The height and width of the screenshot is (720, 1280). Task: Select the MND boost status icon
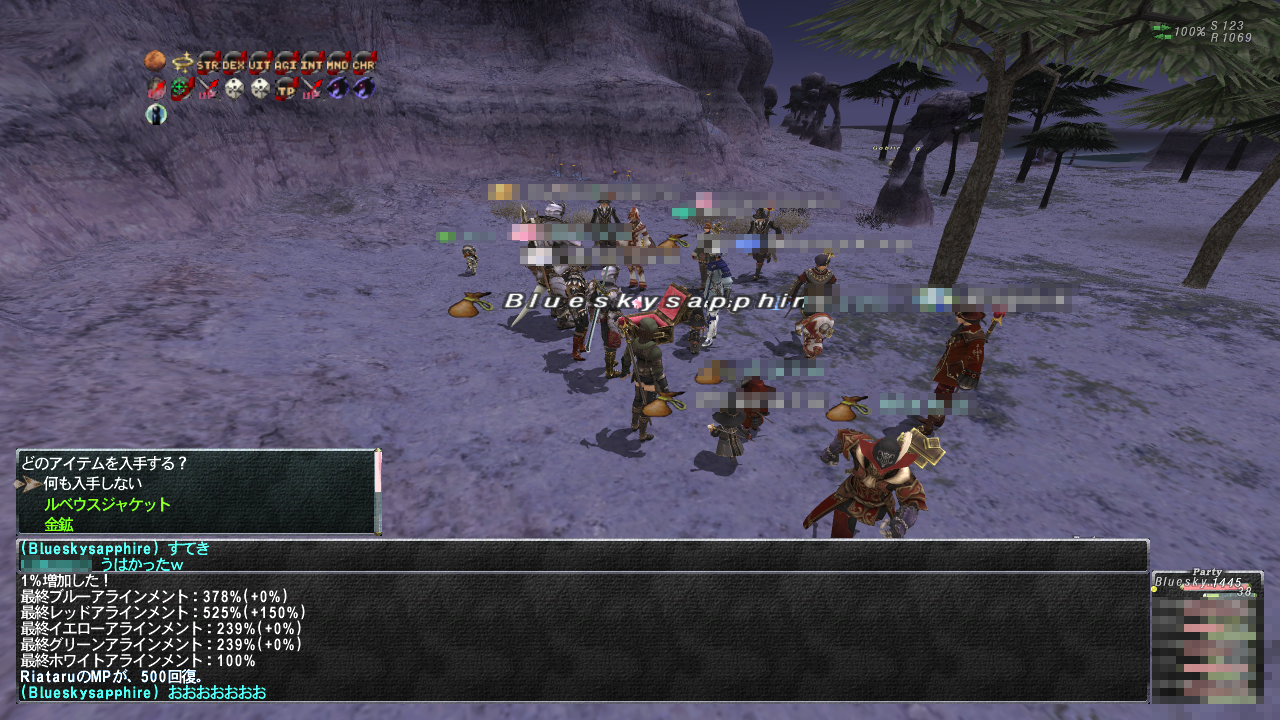coord(338,63)
